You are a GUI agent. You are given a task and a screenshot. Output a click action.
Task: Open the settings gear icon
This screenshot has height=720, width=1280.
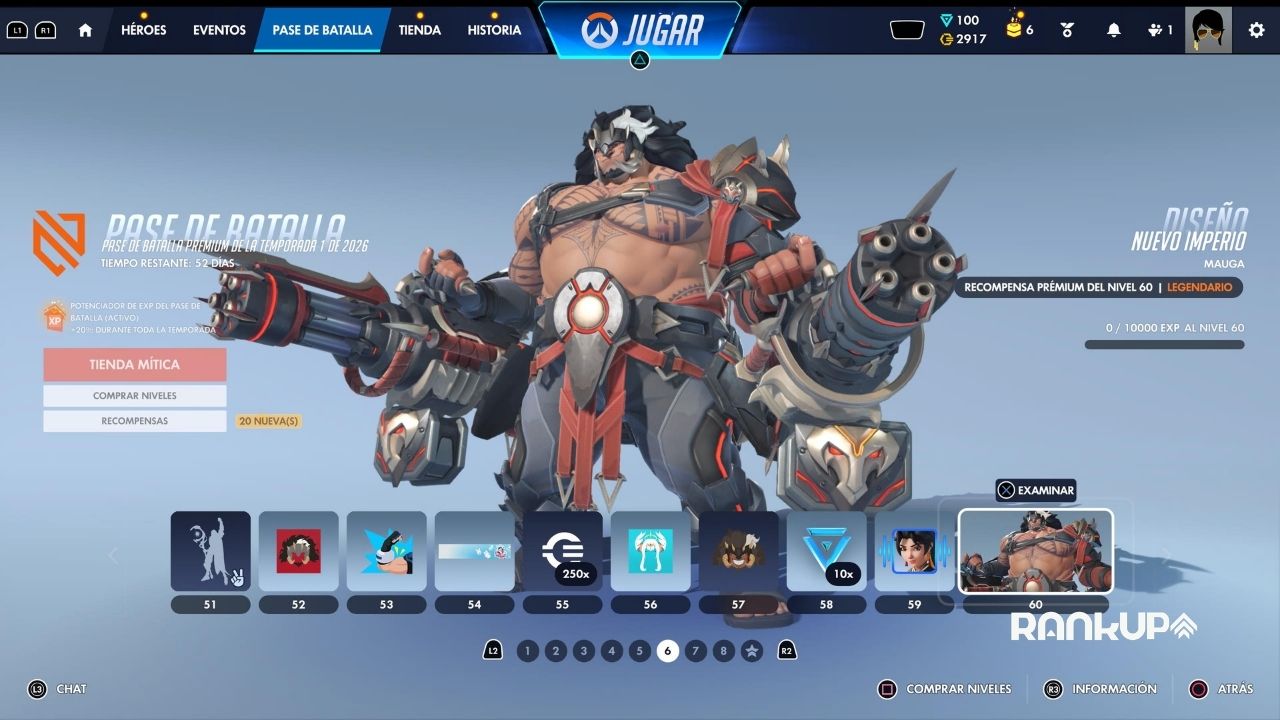1256,30
